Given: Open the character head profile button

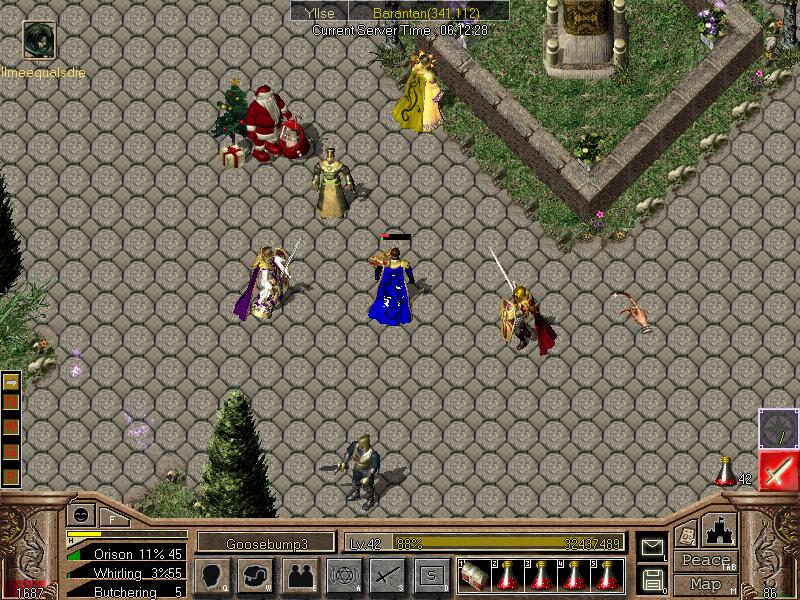Looking at the screenshot, I should (211, 576).
